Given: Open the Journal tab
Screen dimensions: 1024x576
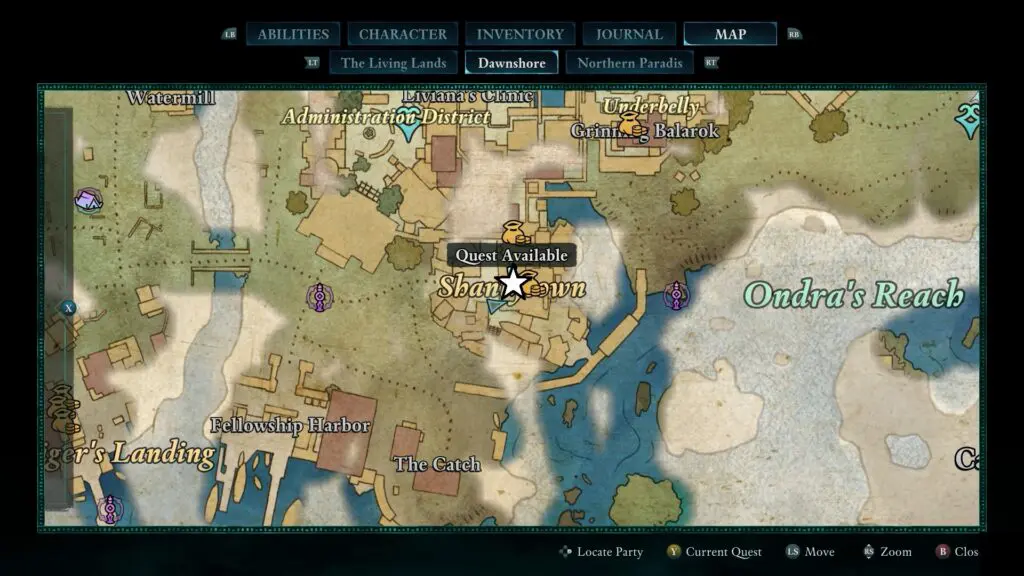Looking at the screenshot, I should 629,34.
